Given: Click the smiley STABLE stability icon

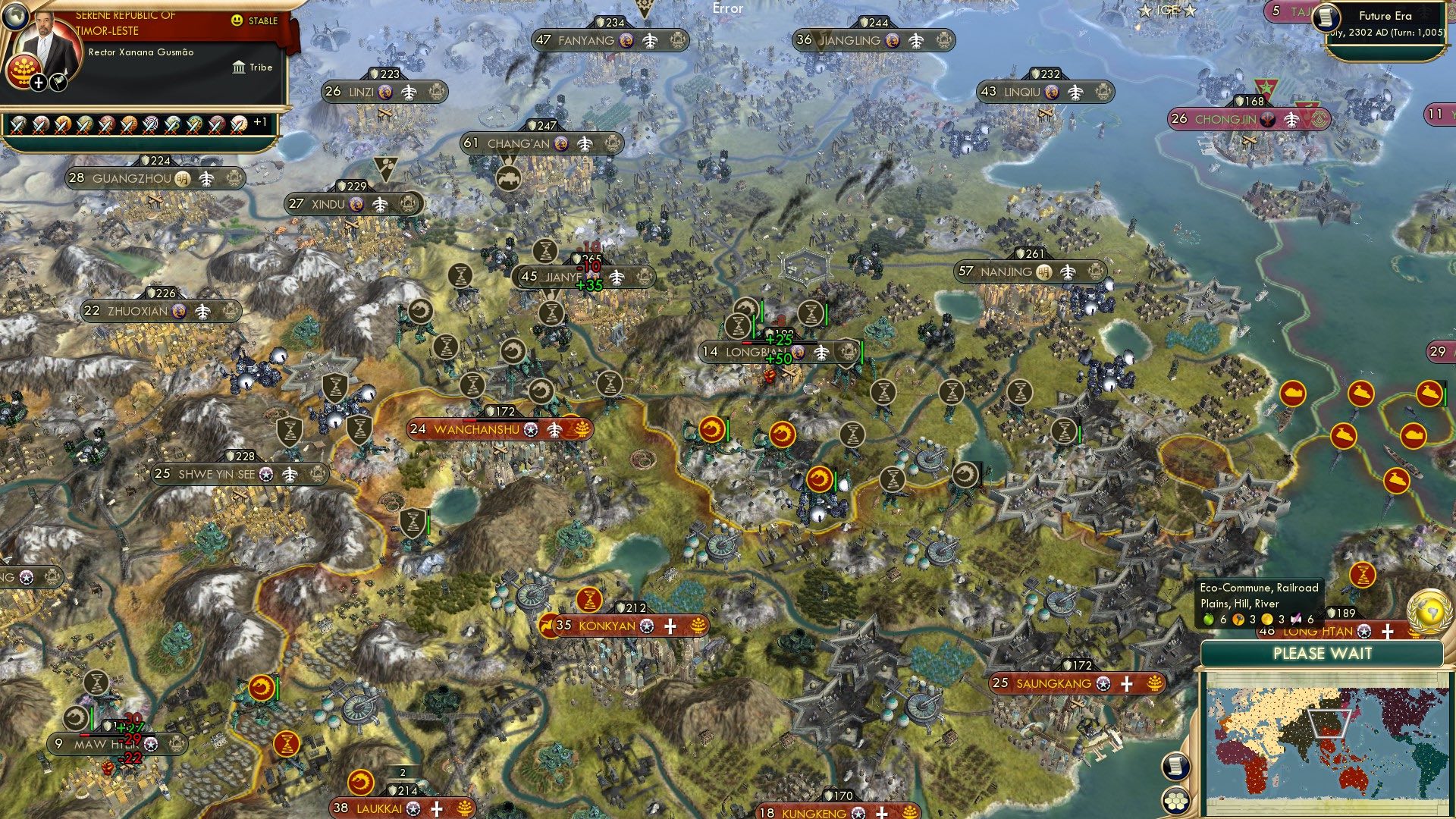Looking at the screenshot, I should tap(236, 20).
